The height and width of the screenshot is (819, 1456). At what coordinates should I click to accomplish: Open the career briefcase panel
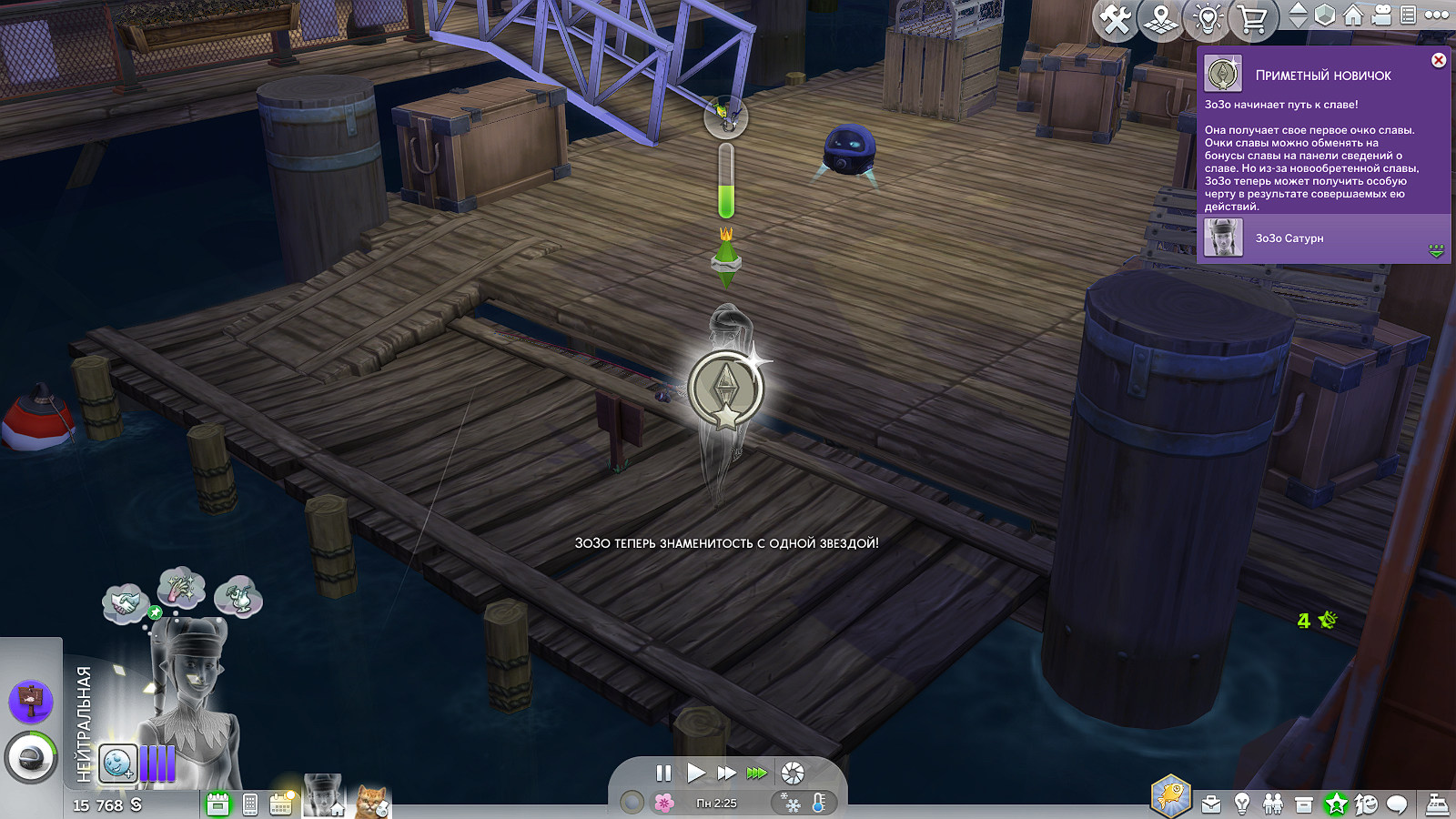pos(1211,804)
